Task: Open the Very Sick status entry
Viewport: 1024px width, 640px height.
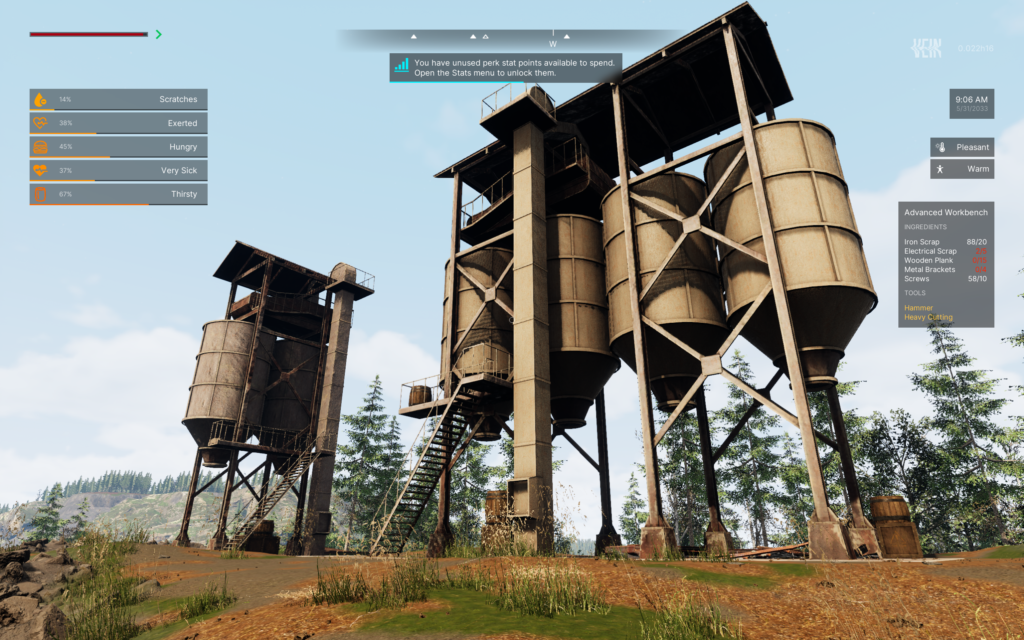Action: click(x=118, y=170)
